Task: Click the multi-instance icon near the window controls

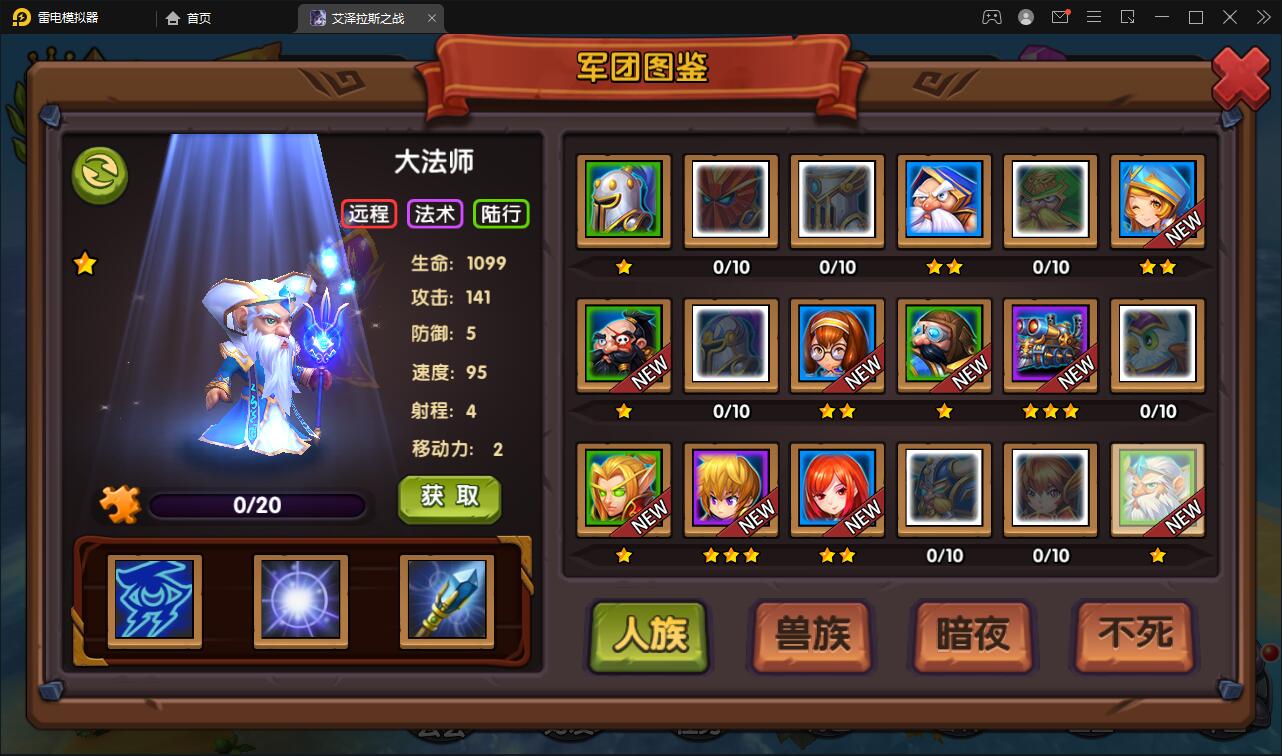Action: [1128, 17]
